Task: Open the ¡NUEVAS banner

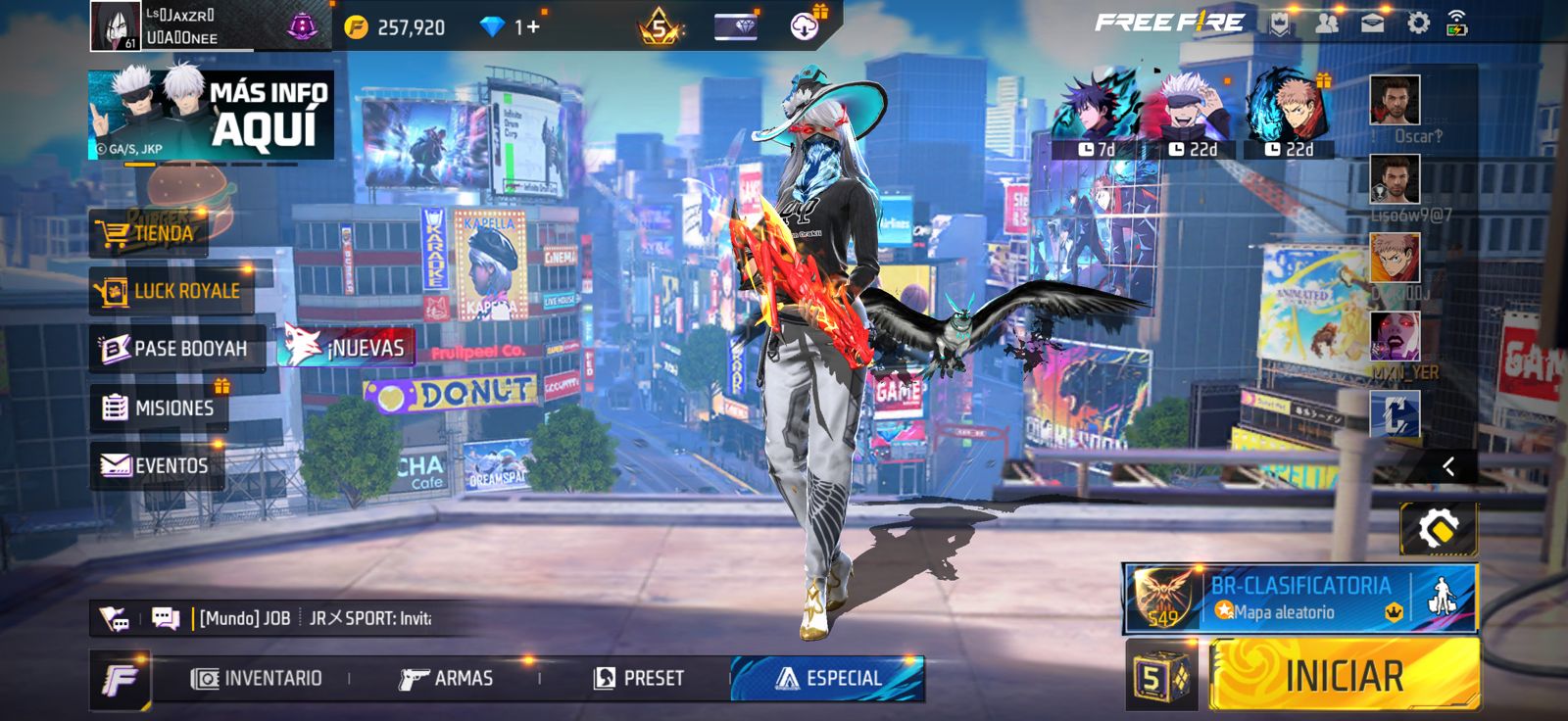Action: tap(347, 347)
